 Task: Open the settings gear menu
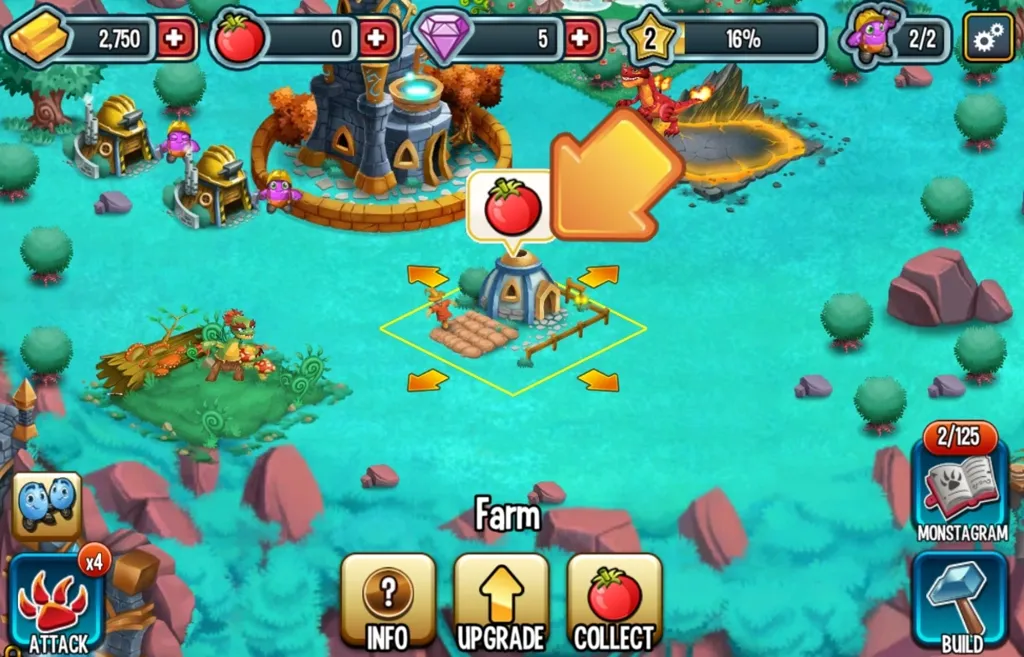pos(988,40)
